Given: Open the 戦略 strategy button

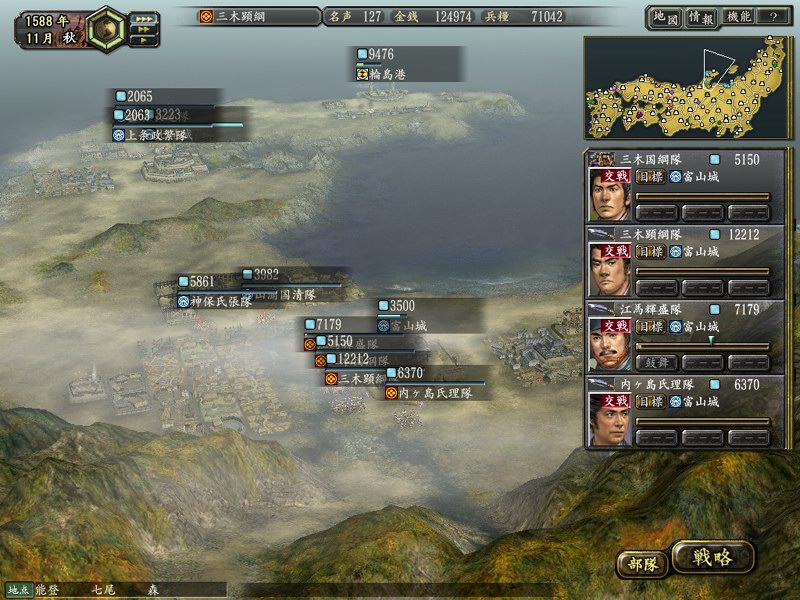Looking at the screenshot, I should 712,558.
